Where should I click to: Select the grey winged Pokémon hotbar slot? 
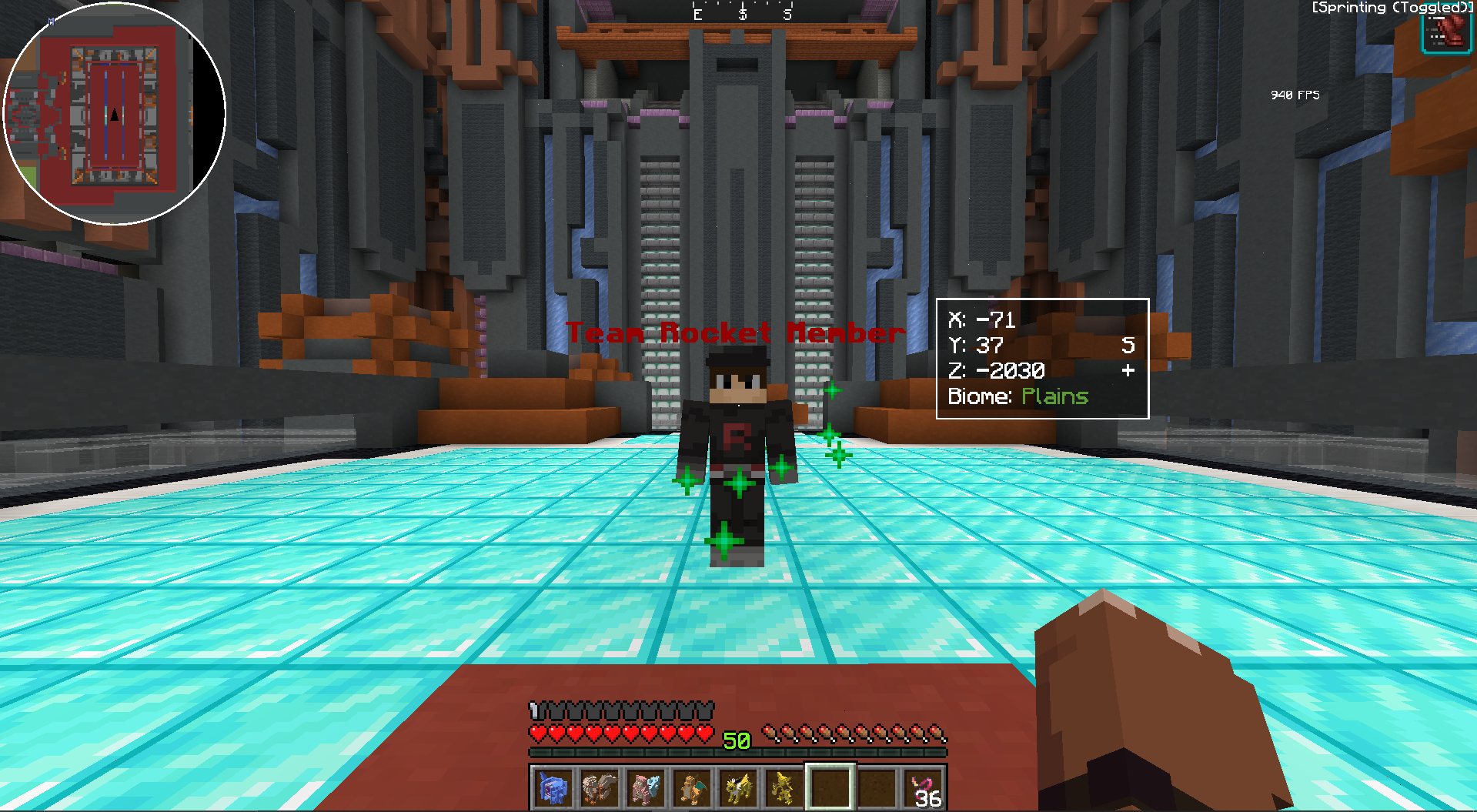[x=600, y=787]
